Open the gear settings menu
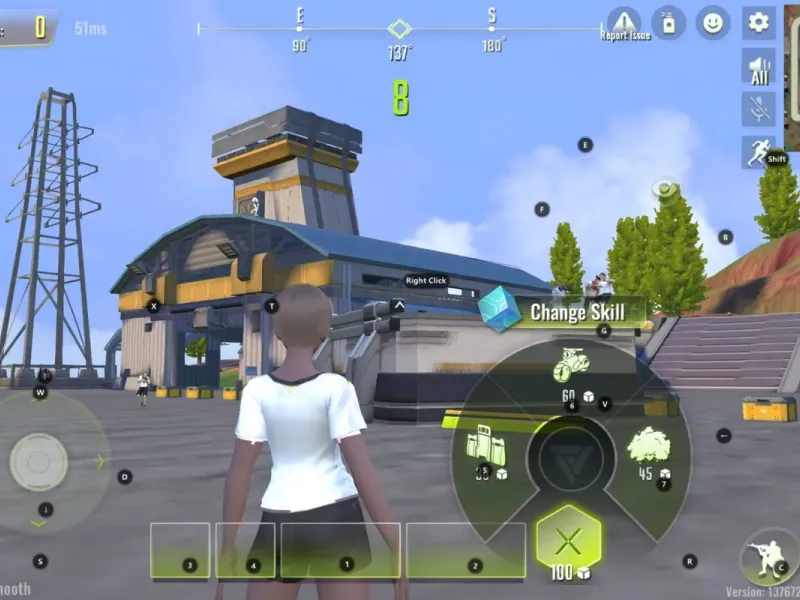The image size is (800, 600). click(x=759, y=22)
